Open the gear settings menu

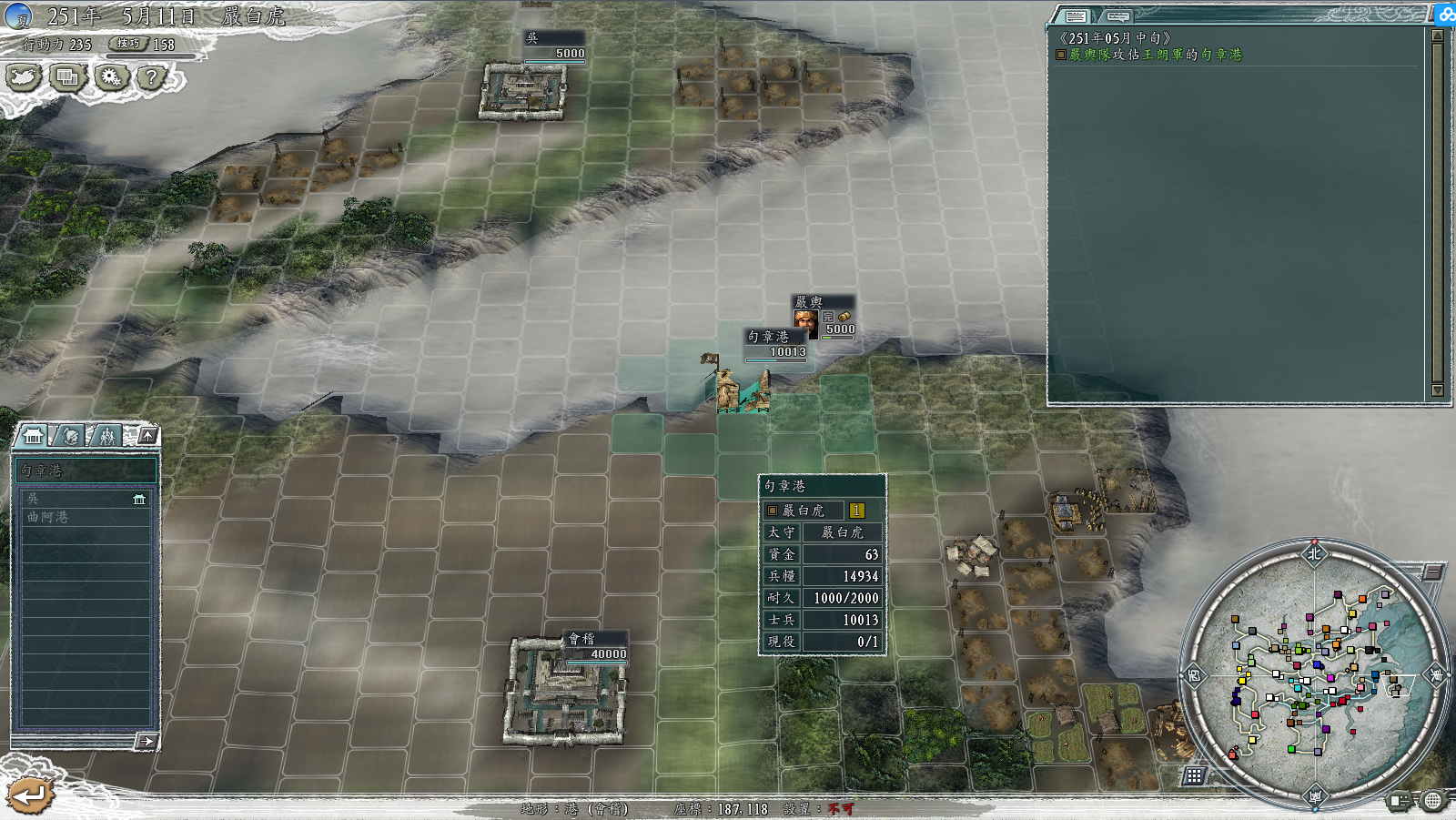(x=110, y=78)
